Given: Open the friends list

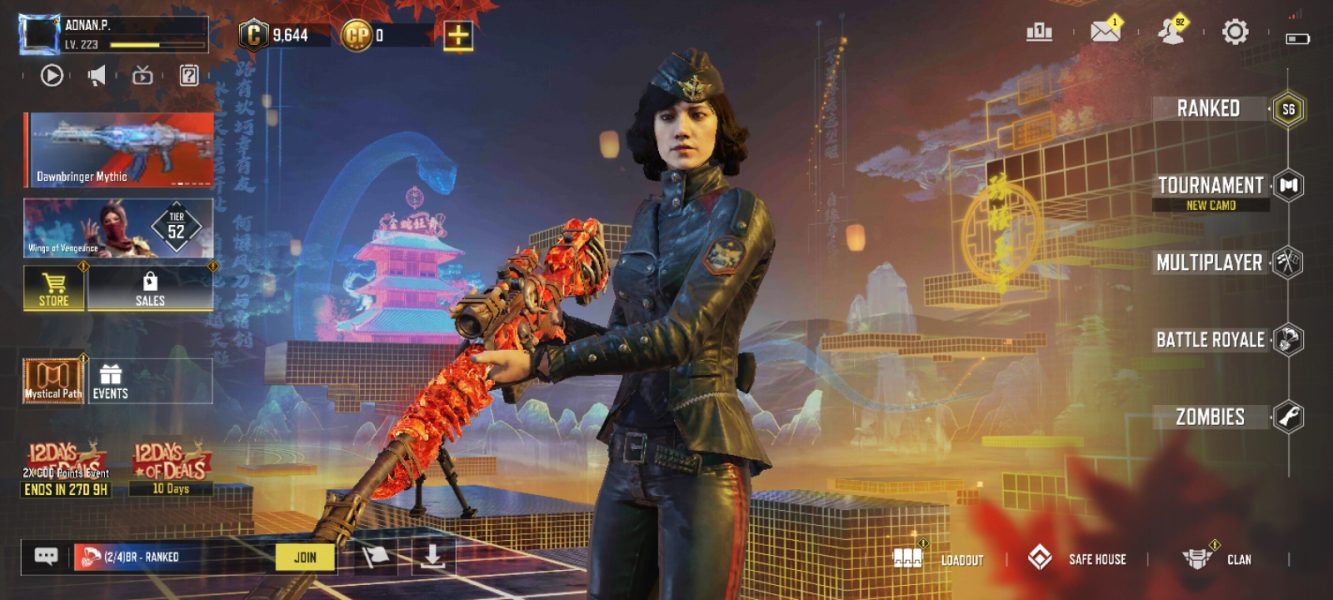Looking at the screenshot, I should 1169,32.
